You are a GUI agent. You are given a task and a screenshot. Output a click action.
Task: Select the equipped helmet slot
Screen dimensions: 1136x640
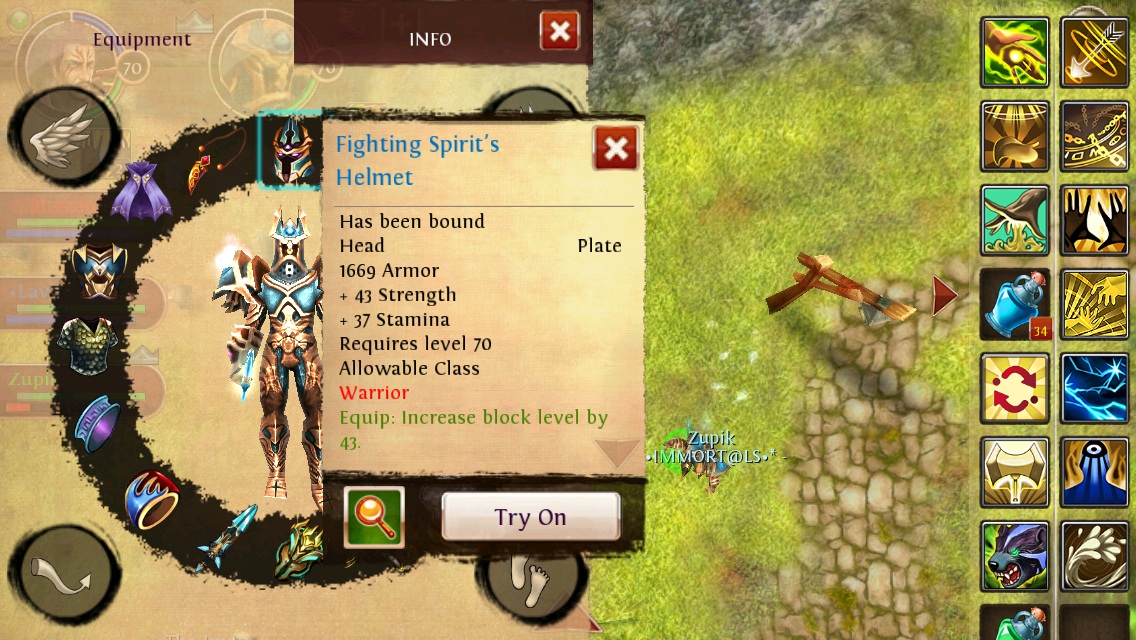[x=289, y=150]
